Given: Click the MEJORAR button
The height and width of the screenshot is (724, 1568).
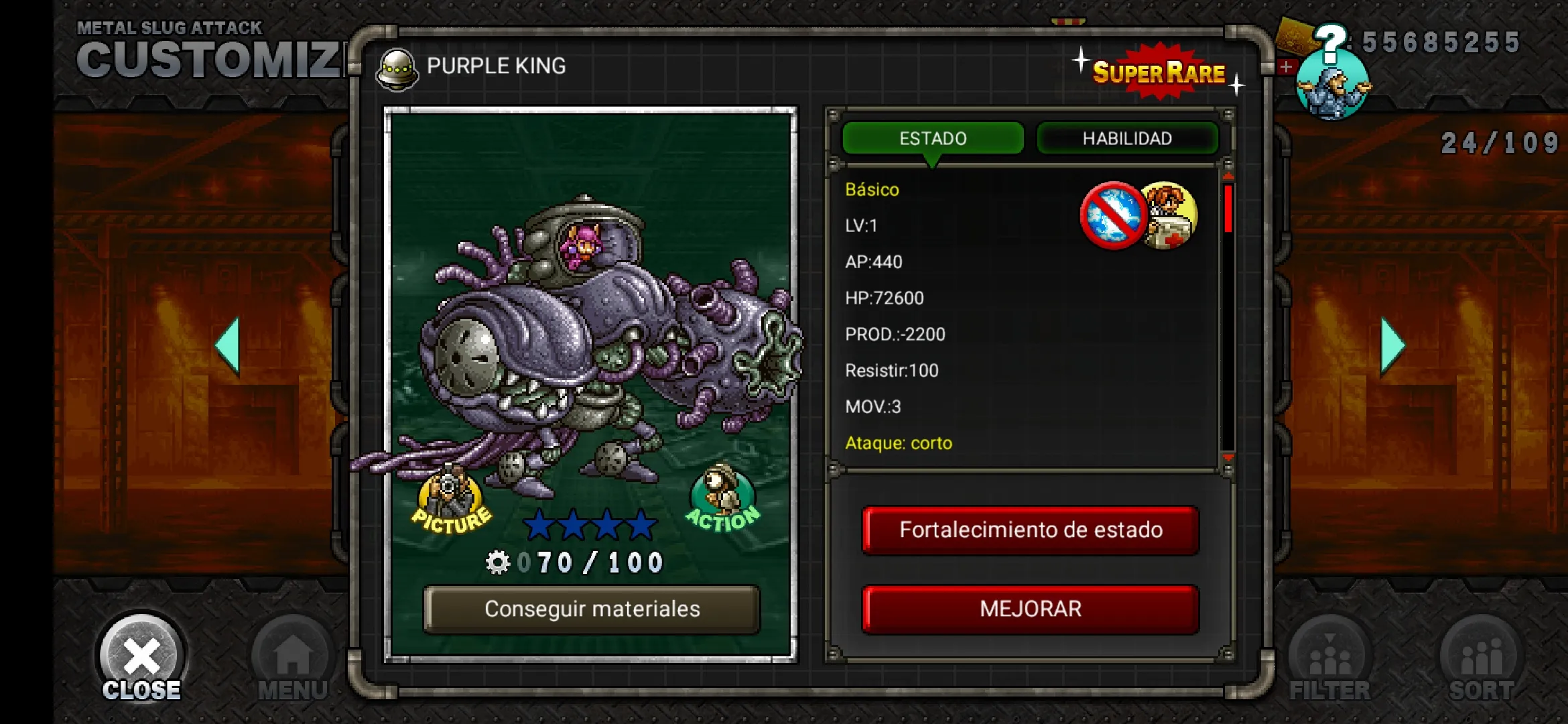Looking at the screenshot, I should coord(1031,609).
